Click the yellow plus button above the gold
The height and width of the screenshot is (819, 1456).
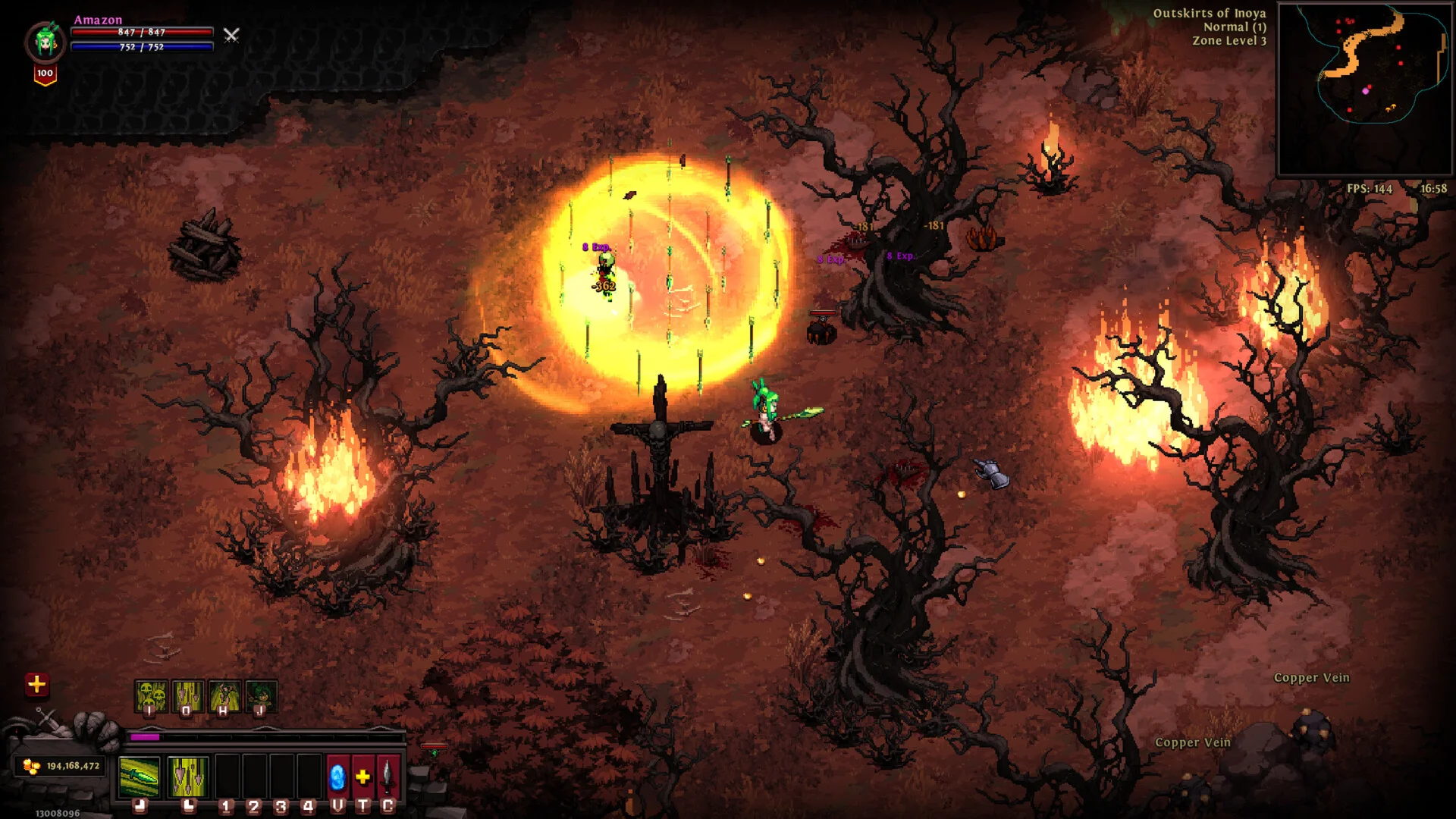click(x=36, y=685)
